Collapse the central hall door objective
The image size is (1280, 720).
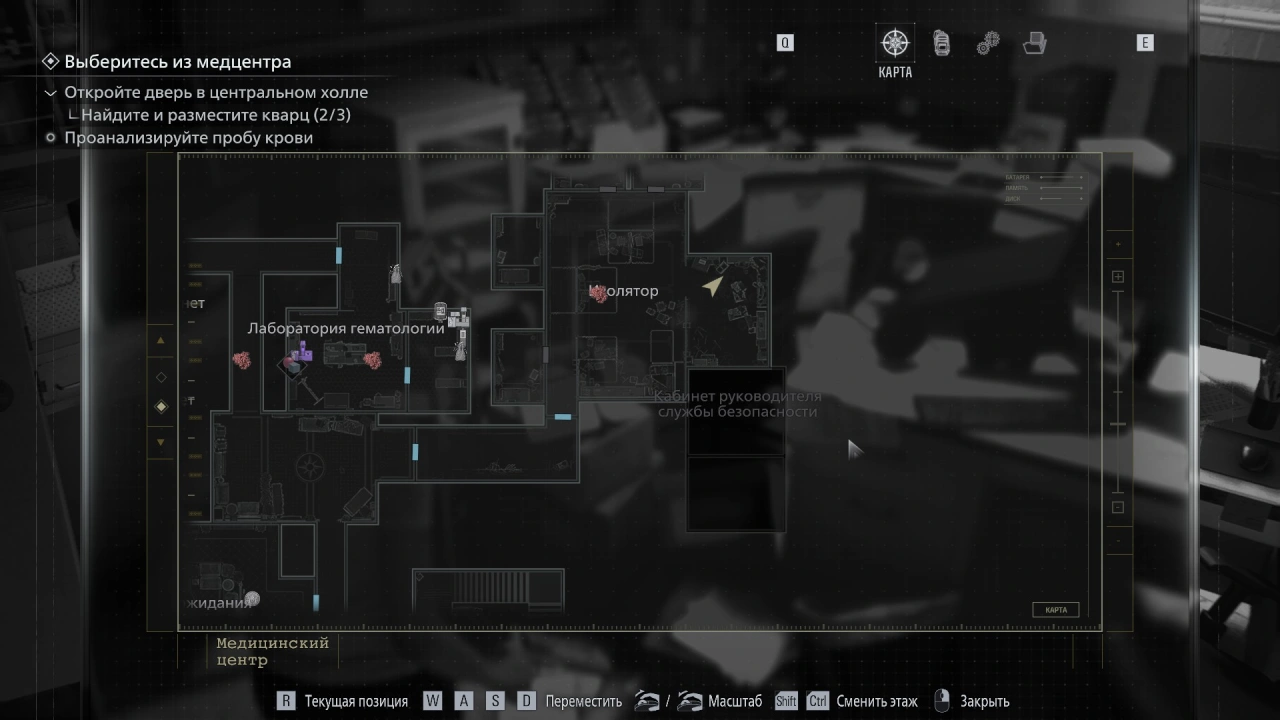pos(51,93)
